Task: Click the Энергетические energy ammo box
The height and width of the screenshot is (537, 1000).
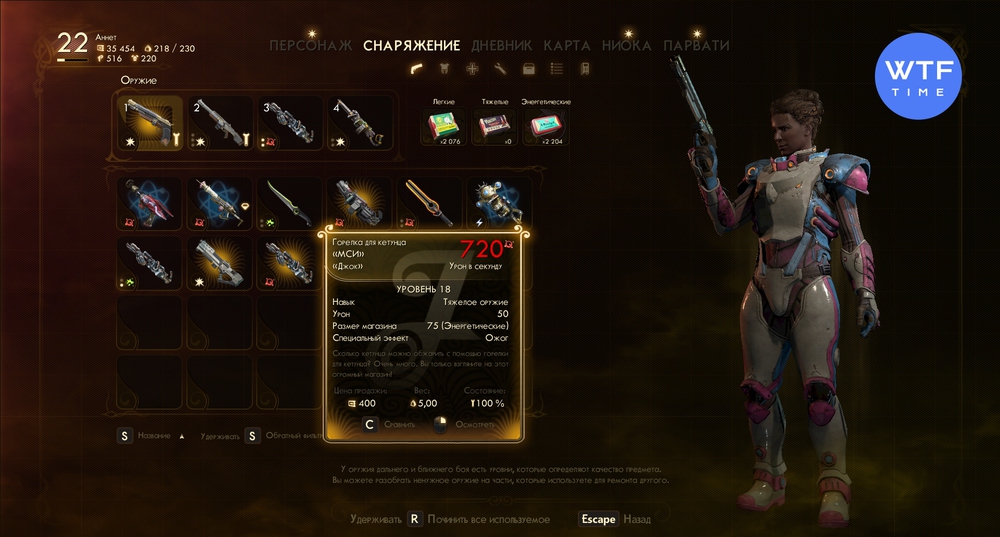Action: click(545, 126)
